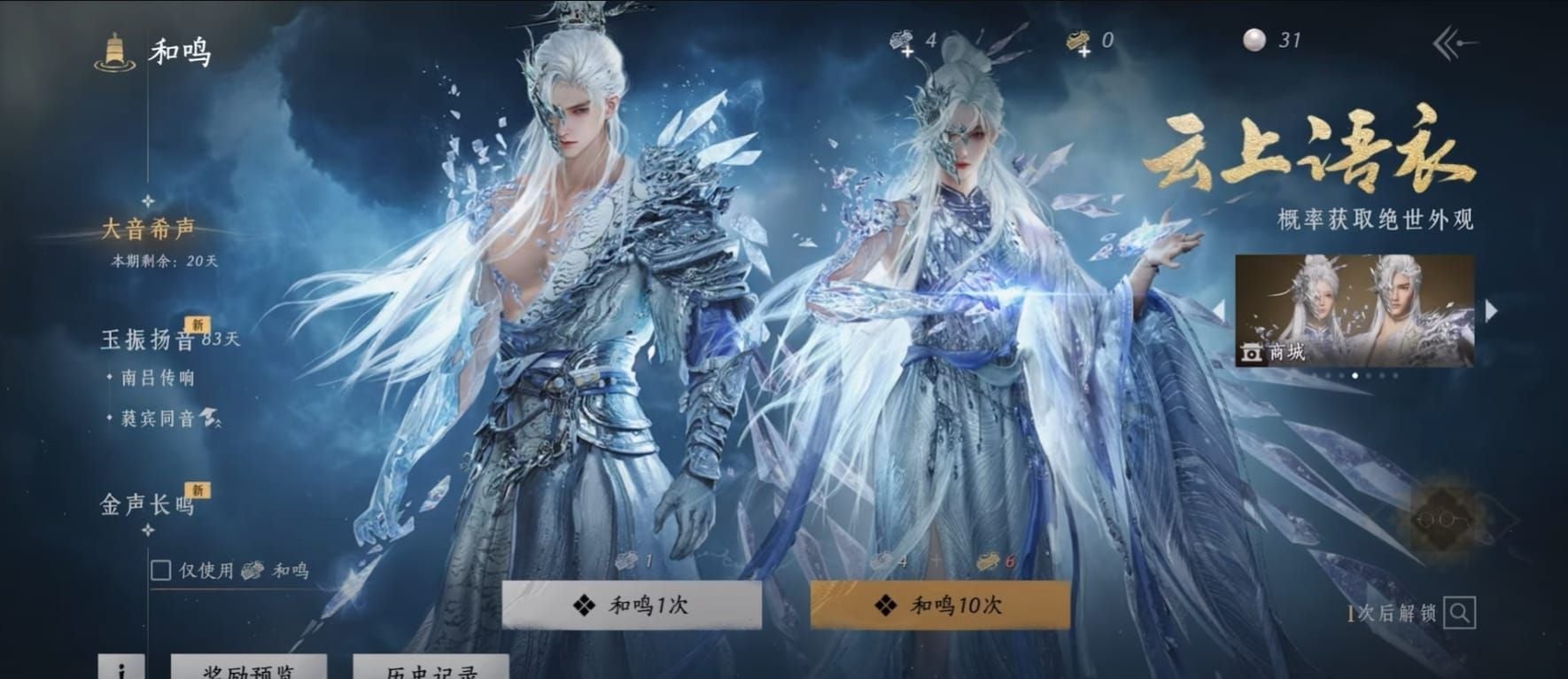Open the pearl currency showing 31

[x=1254, y=38]
